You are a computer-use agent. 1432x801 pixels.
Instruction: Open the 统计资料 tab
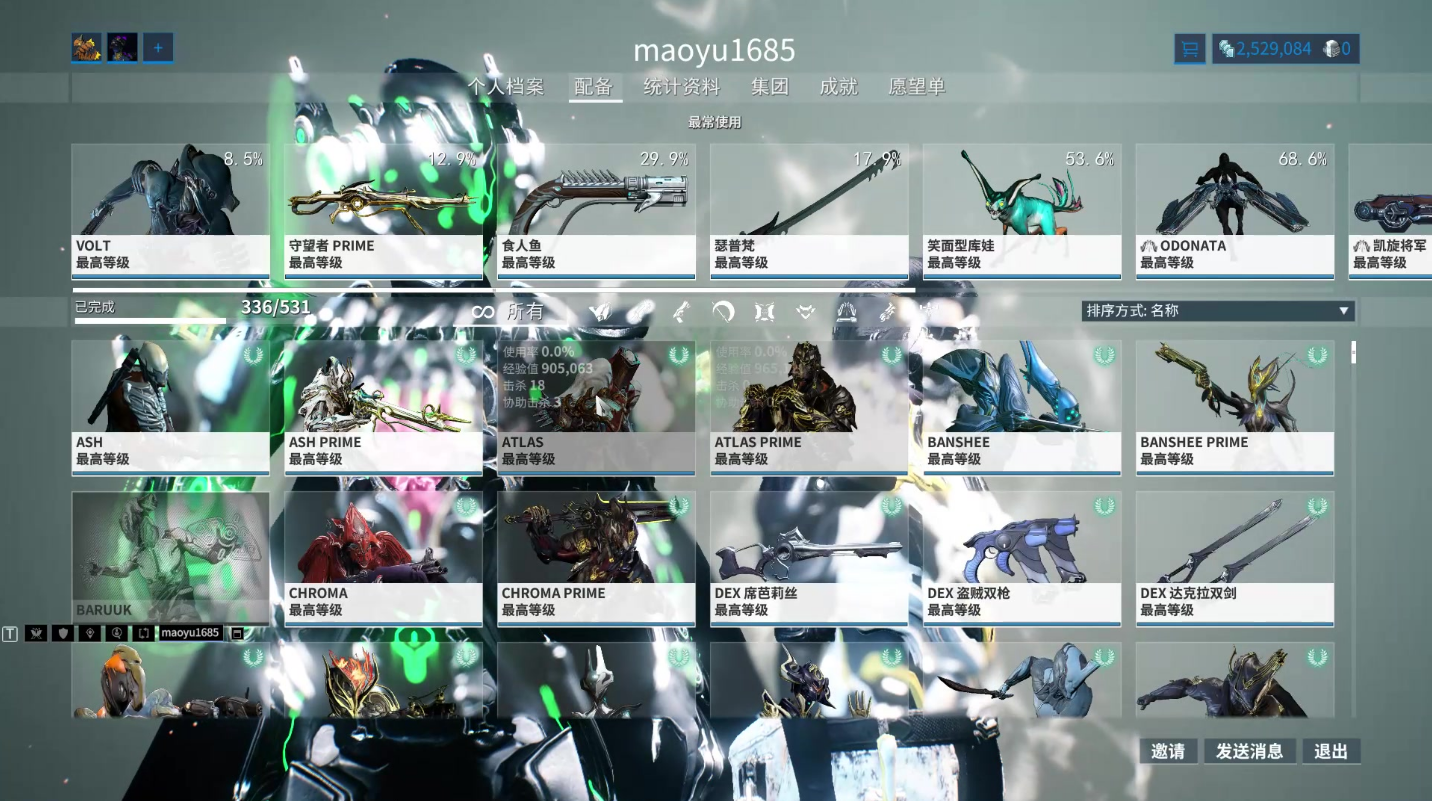click(x=681, y=87)
